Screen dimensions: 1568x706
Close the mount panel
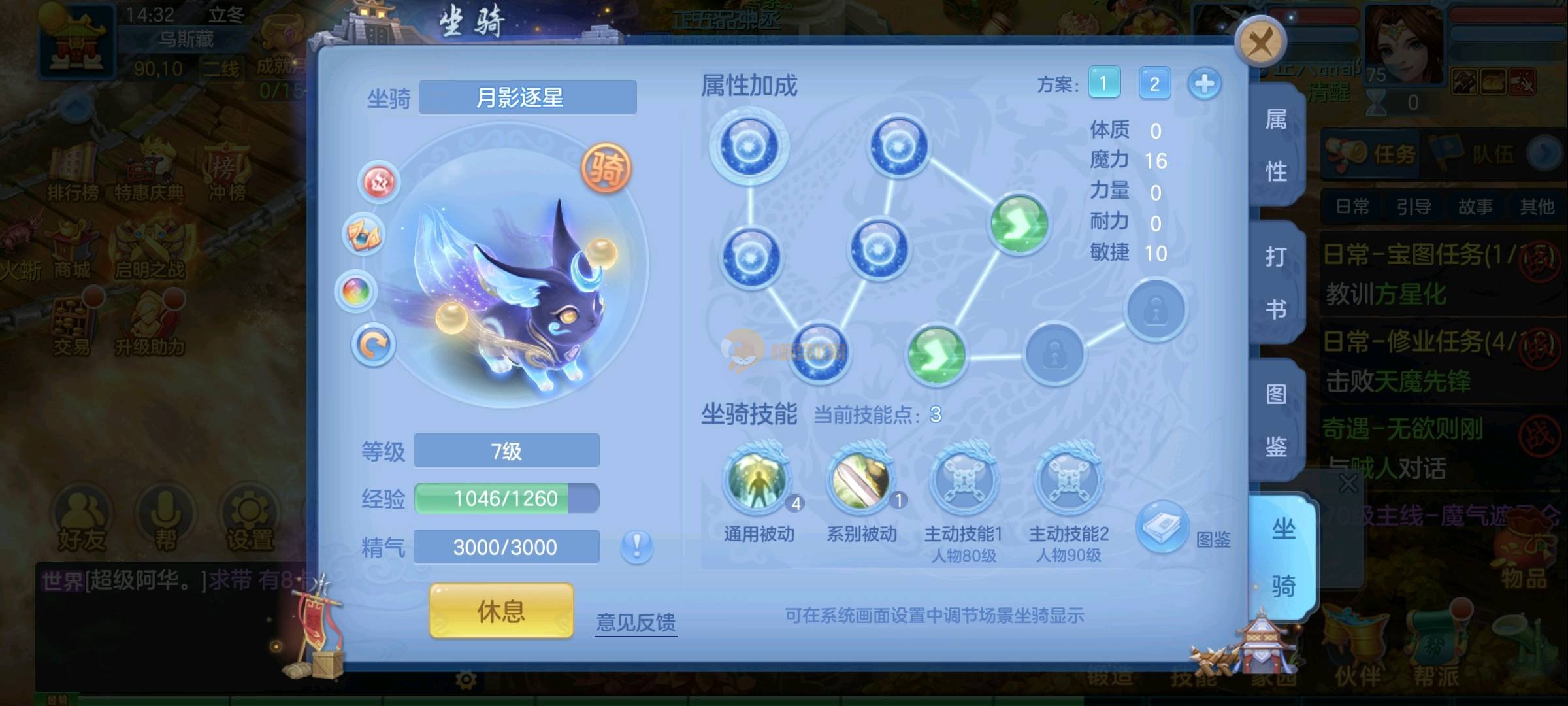click(1260, 43)
